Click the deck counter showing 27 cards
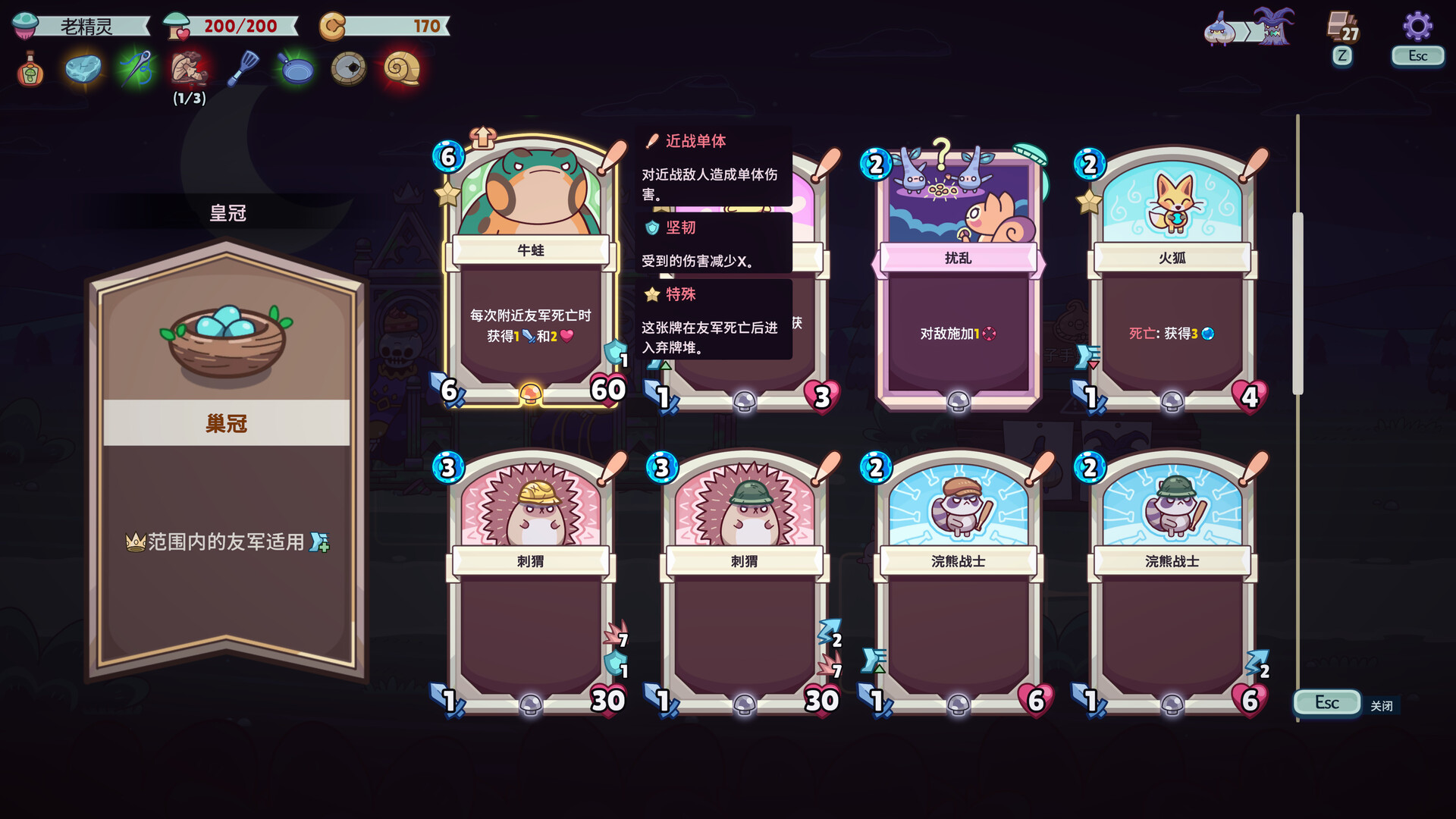1456x819 pixels. pyautogui.click(x=1341, y=23)
